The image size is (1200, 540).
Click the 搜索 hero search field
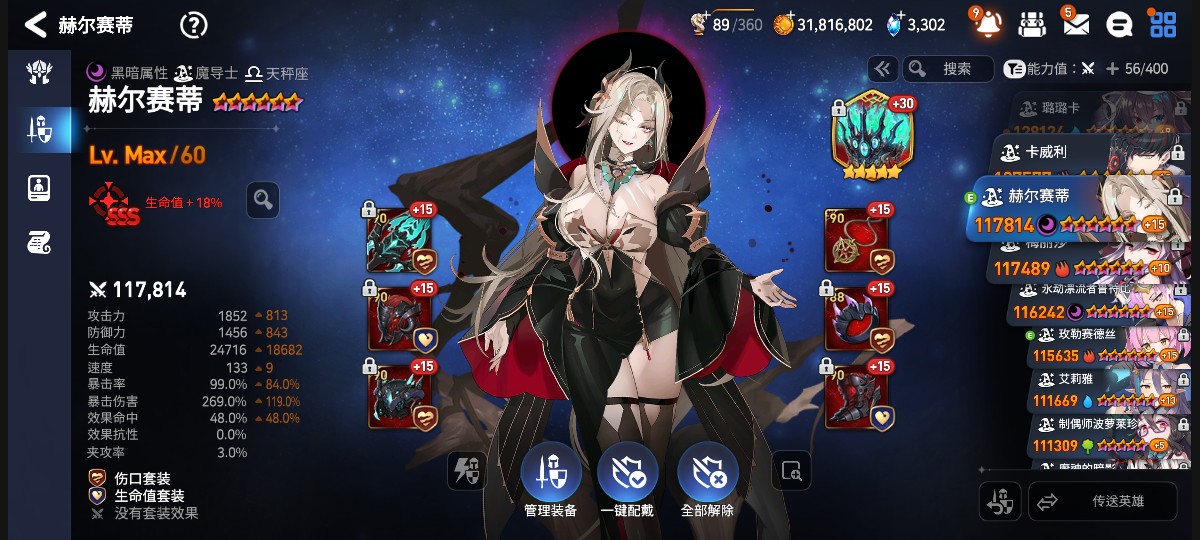coord(948,69)
